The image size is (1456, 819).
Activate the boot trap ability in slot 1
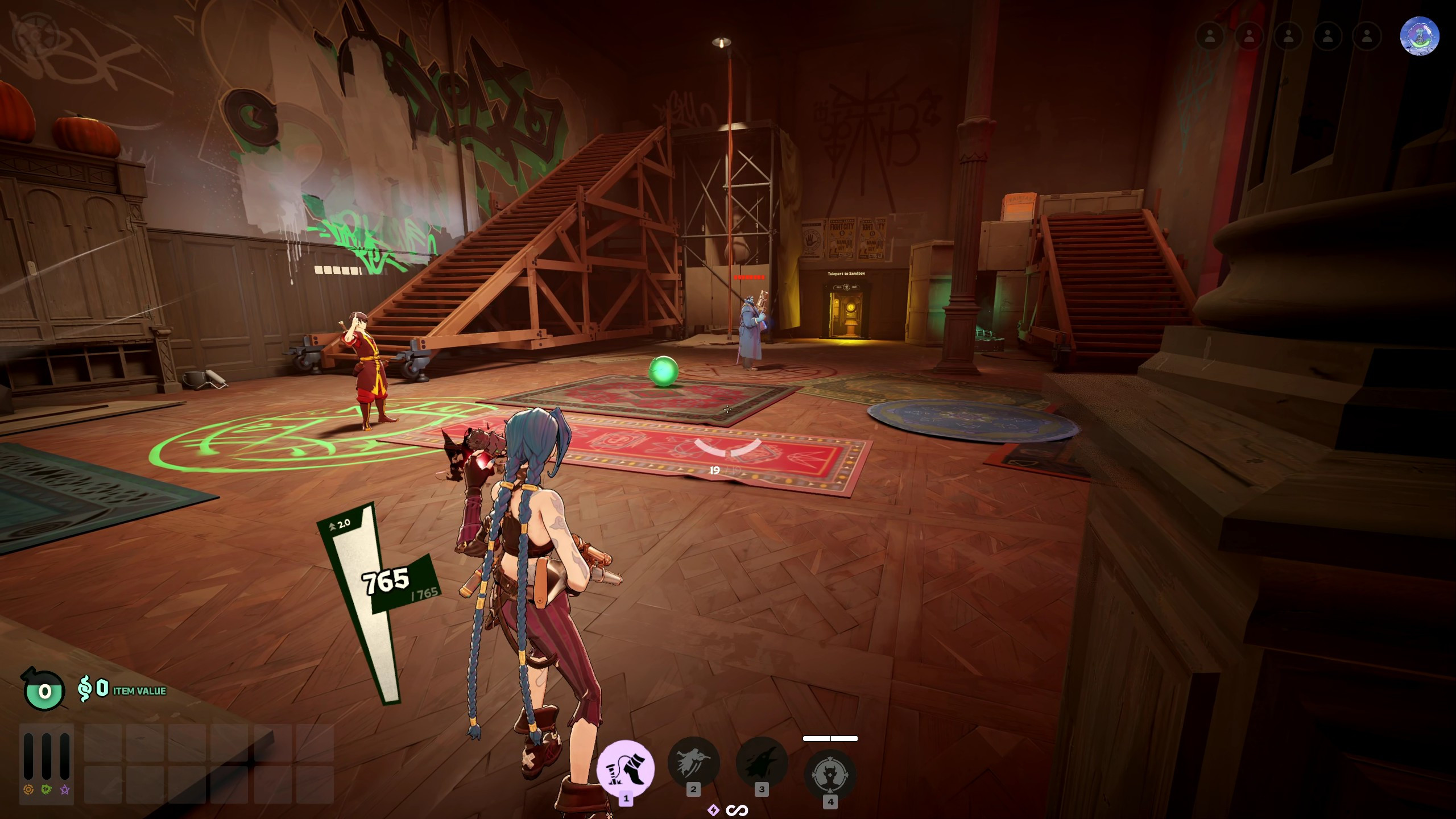pyautogui.click(x=626, y=769)
